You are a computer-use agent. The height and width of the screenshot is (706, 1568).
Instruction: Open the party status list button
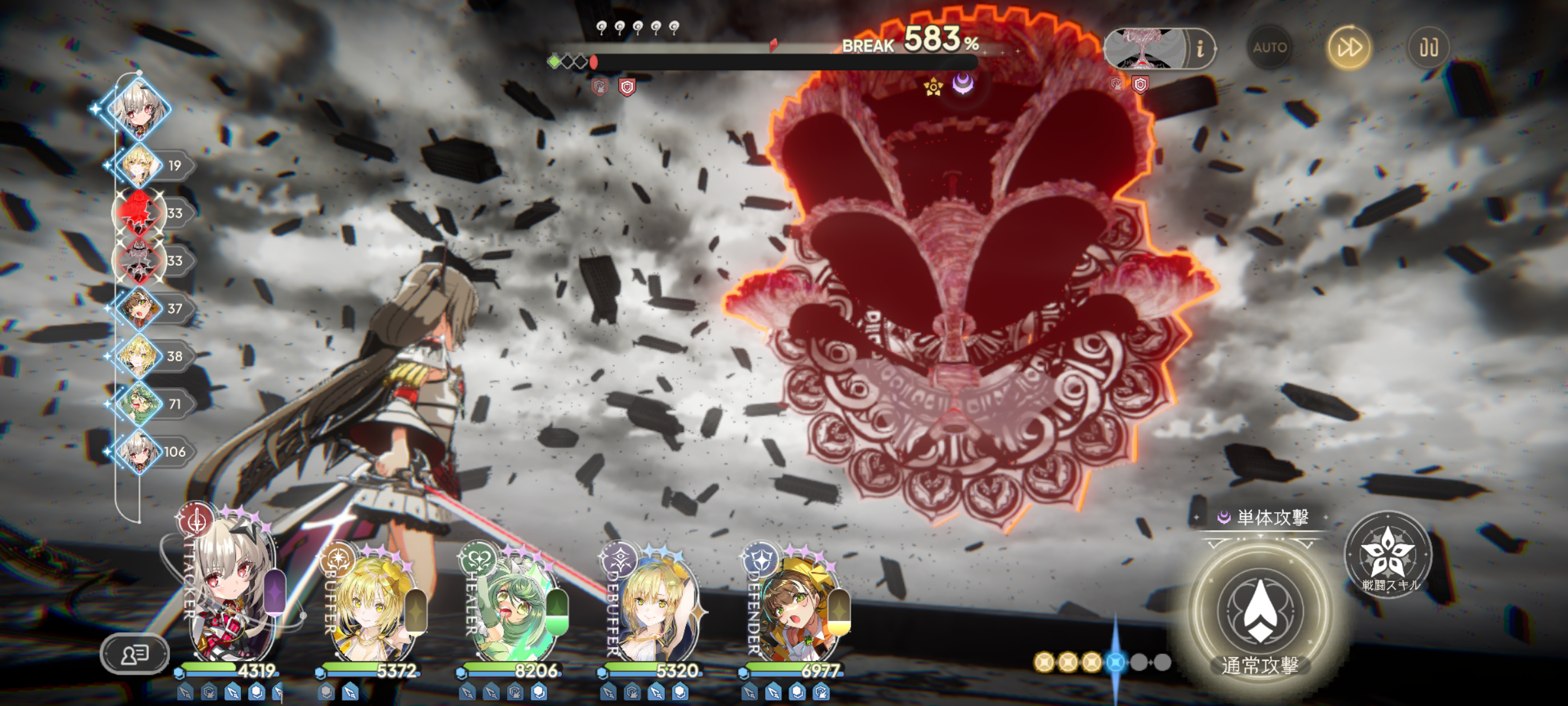(135, 653)
